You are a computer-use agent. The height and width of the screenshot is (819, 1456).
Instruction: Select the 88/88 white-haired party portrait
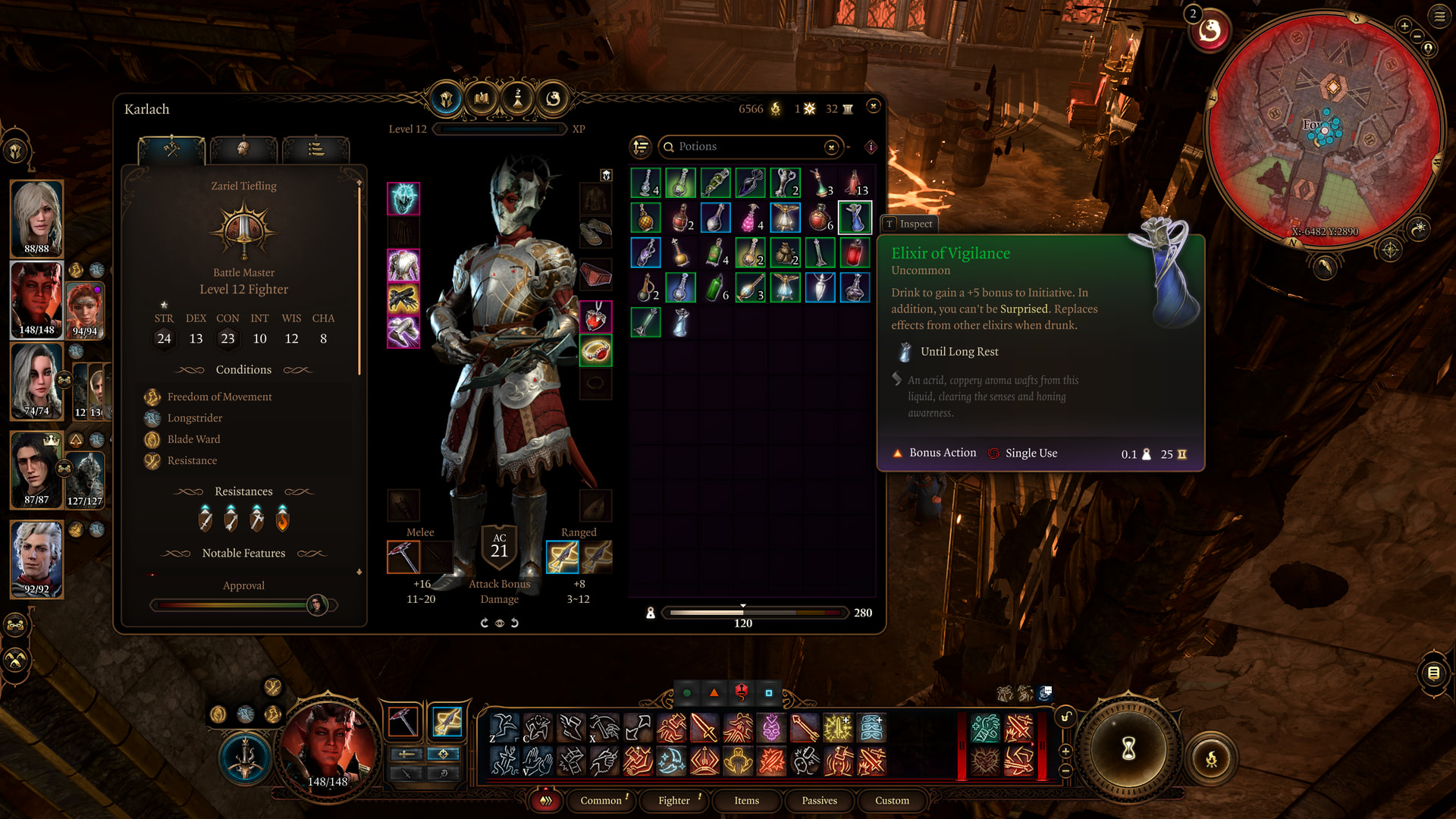(x=36, y=218)
